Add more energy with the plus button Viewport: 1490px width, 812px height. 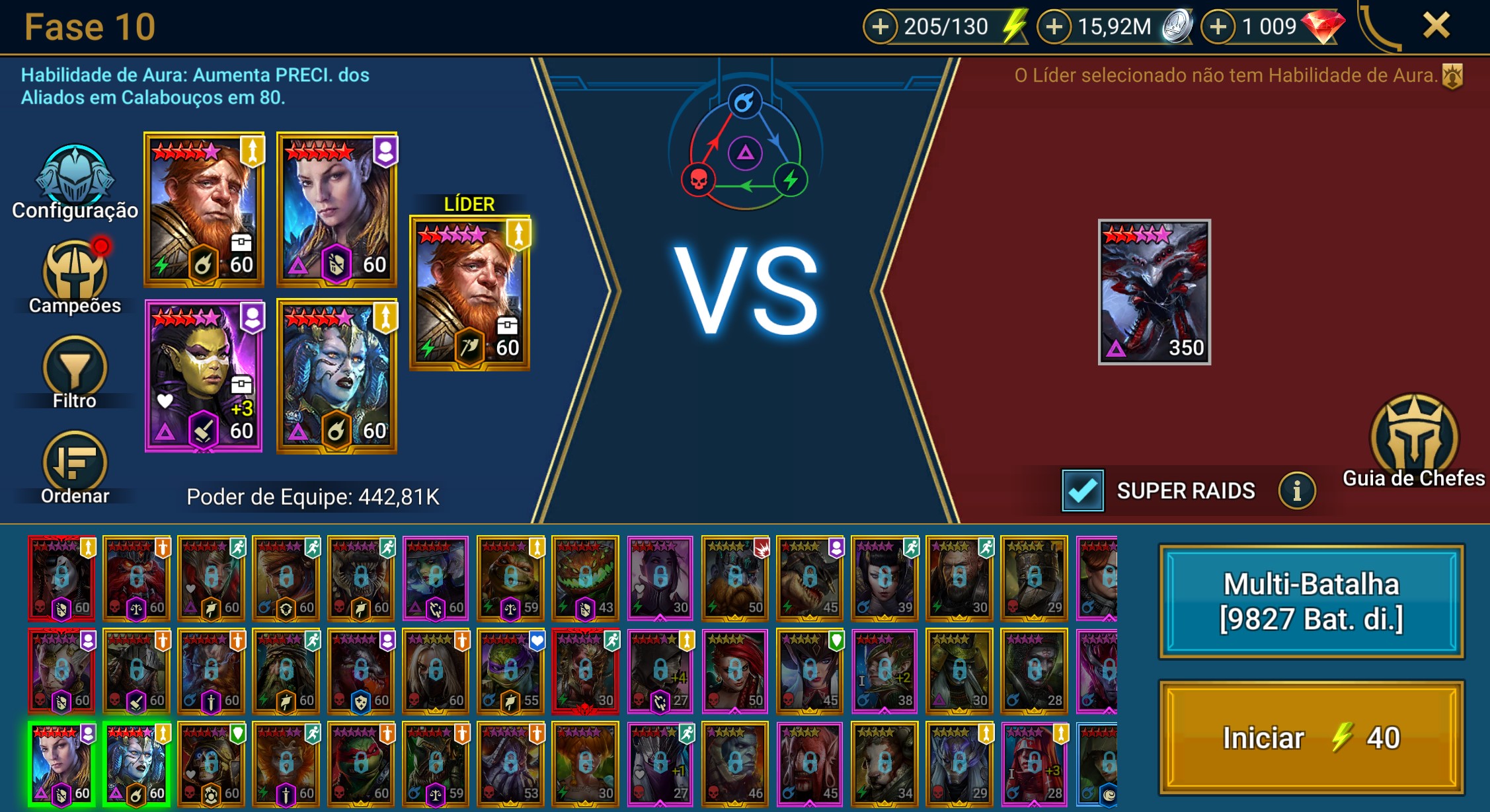tap(880, 27)
